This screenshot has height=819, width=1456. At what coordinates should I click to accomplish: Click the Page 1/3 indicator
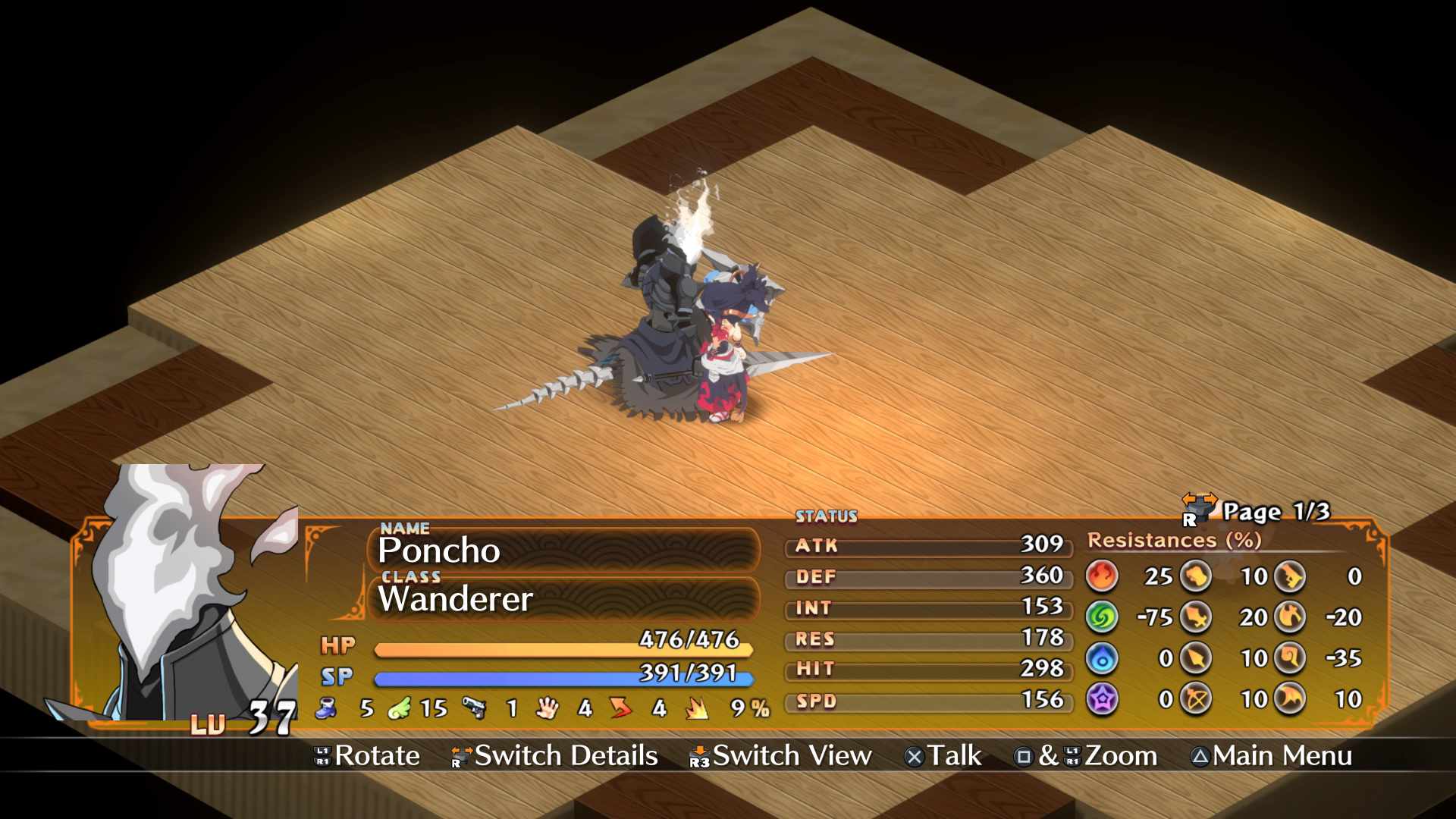point(1276,512)
